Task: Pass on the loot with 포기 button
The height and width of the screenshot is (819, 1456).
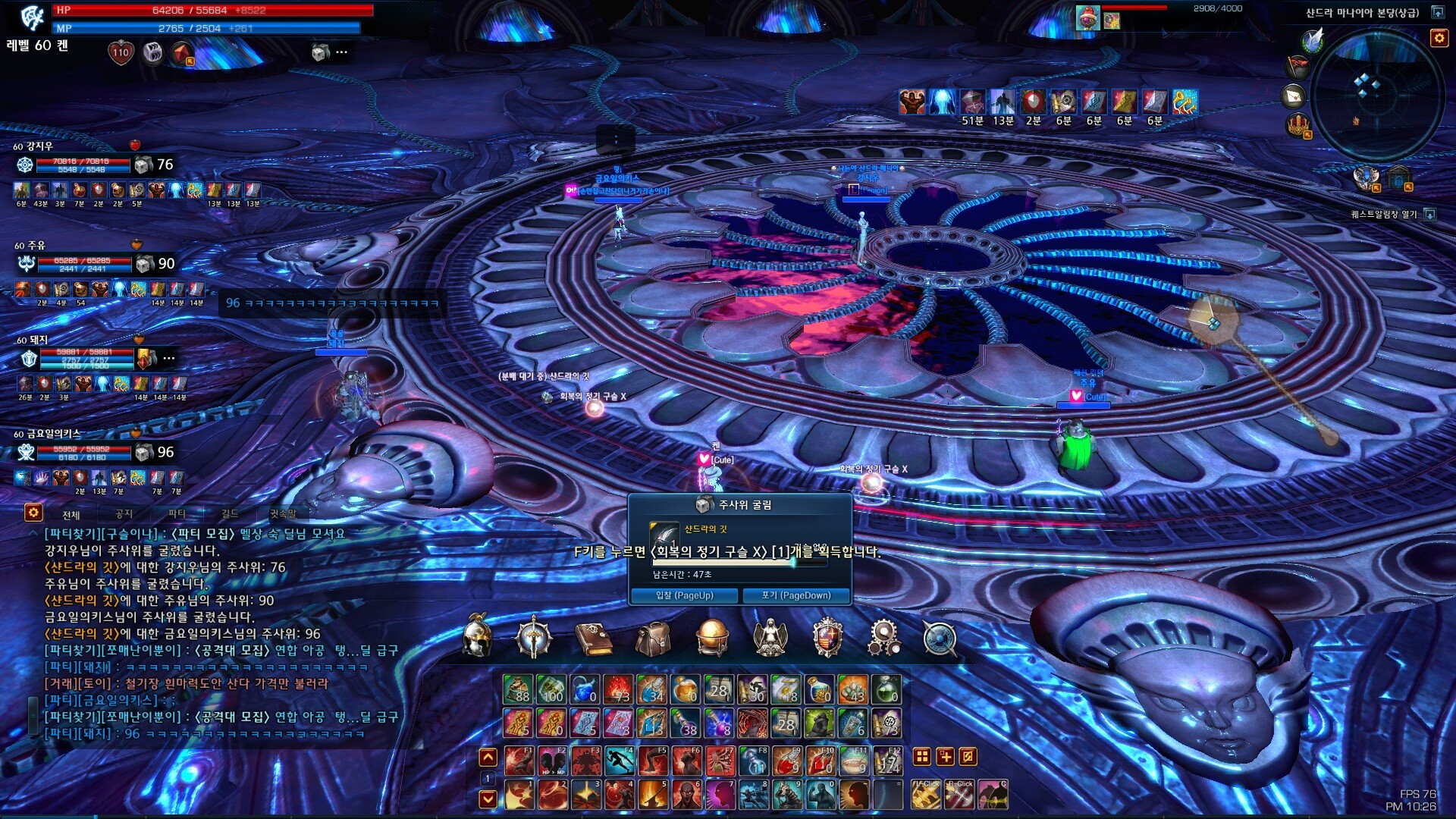Action: 795,595
